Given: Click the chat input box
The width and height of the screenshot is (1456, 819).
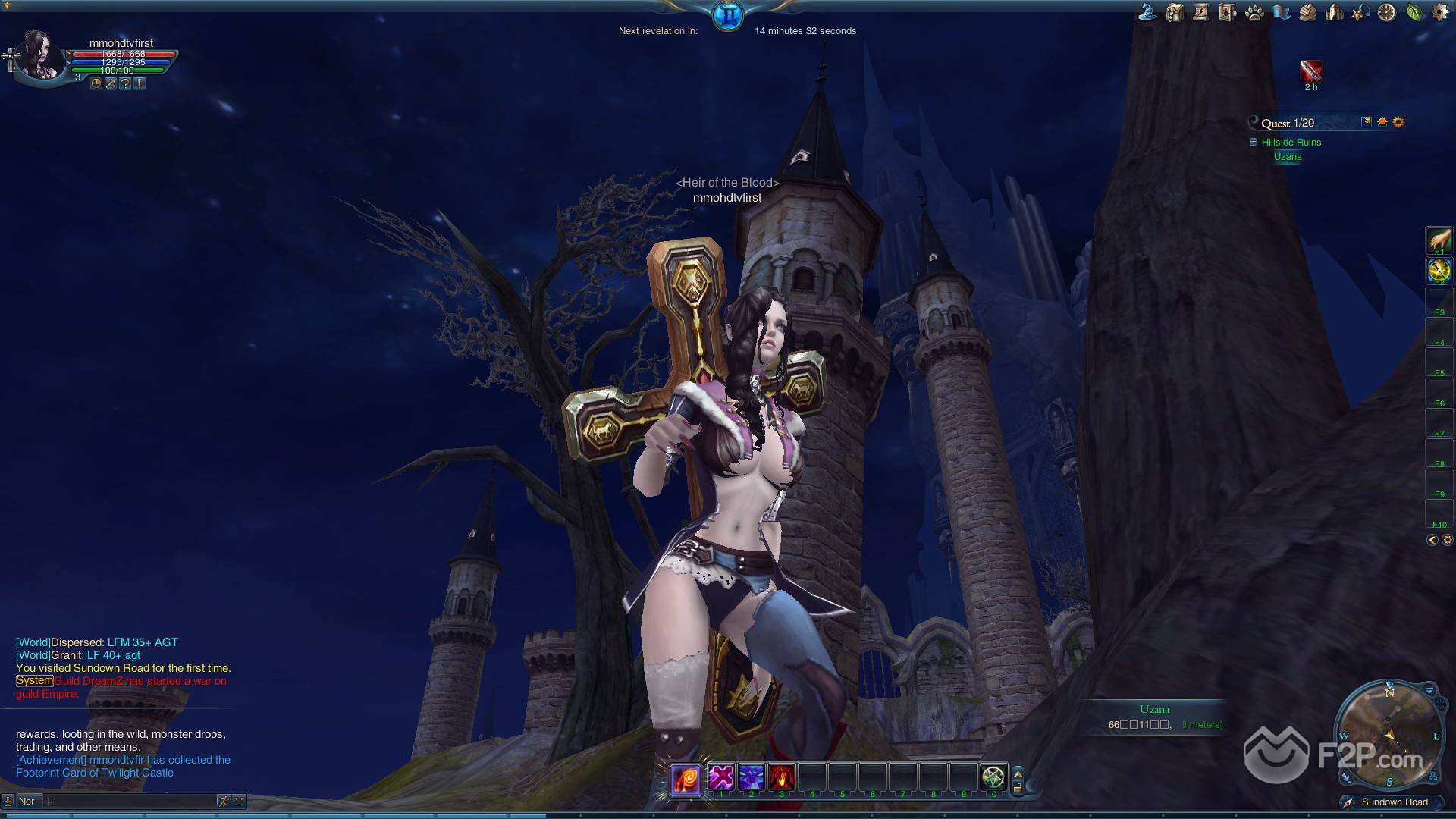Looking at the screenshot, I should (129, 801).
